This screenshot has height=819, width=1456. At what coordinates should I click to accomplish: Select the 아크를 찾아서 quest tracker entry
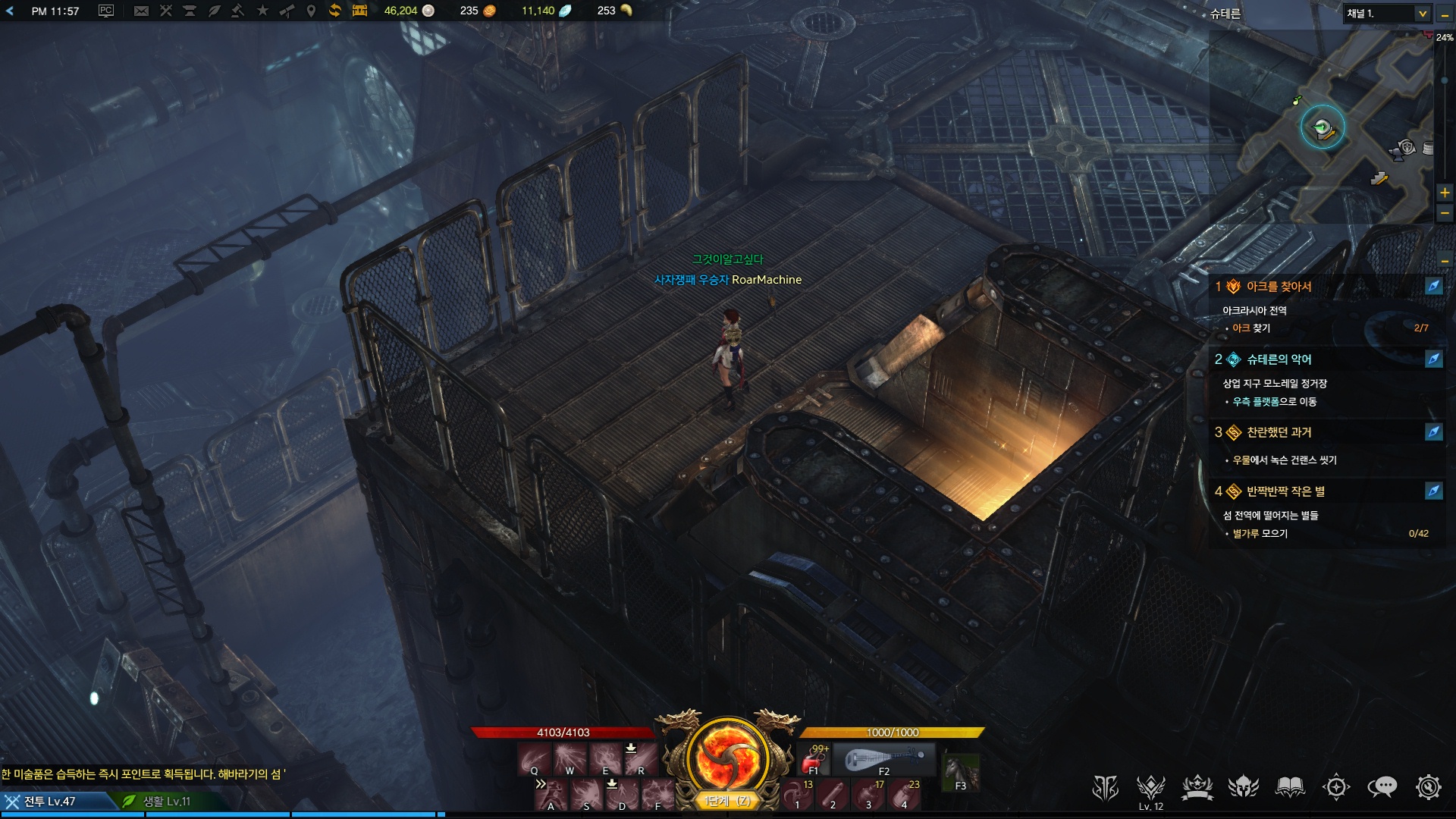[1279, 287]
